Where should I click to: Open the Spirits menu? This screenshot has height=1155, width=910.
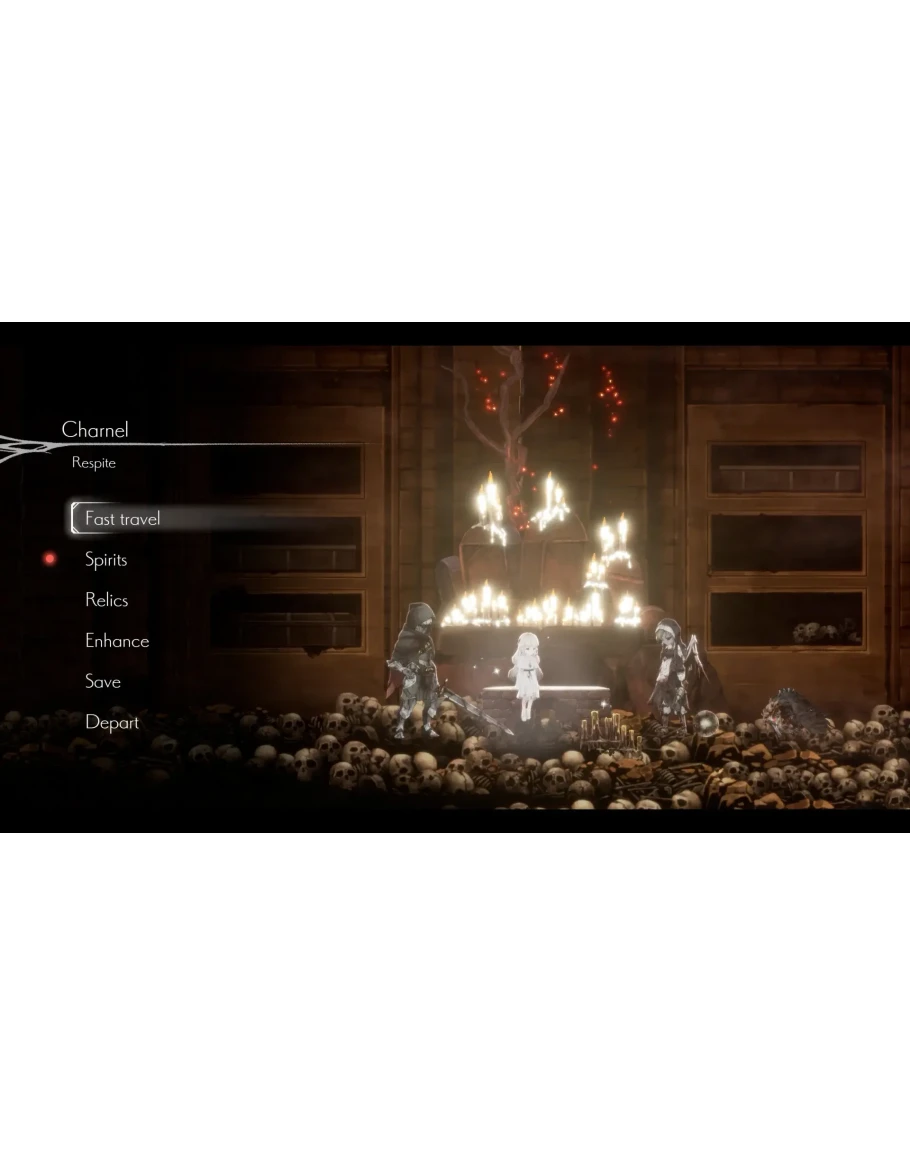click(x=106, y=560)
